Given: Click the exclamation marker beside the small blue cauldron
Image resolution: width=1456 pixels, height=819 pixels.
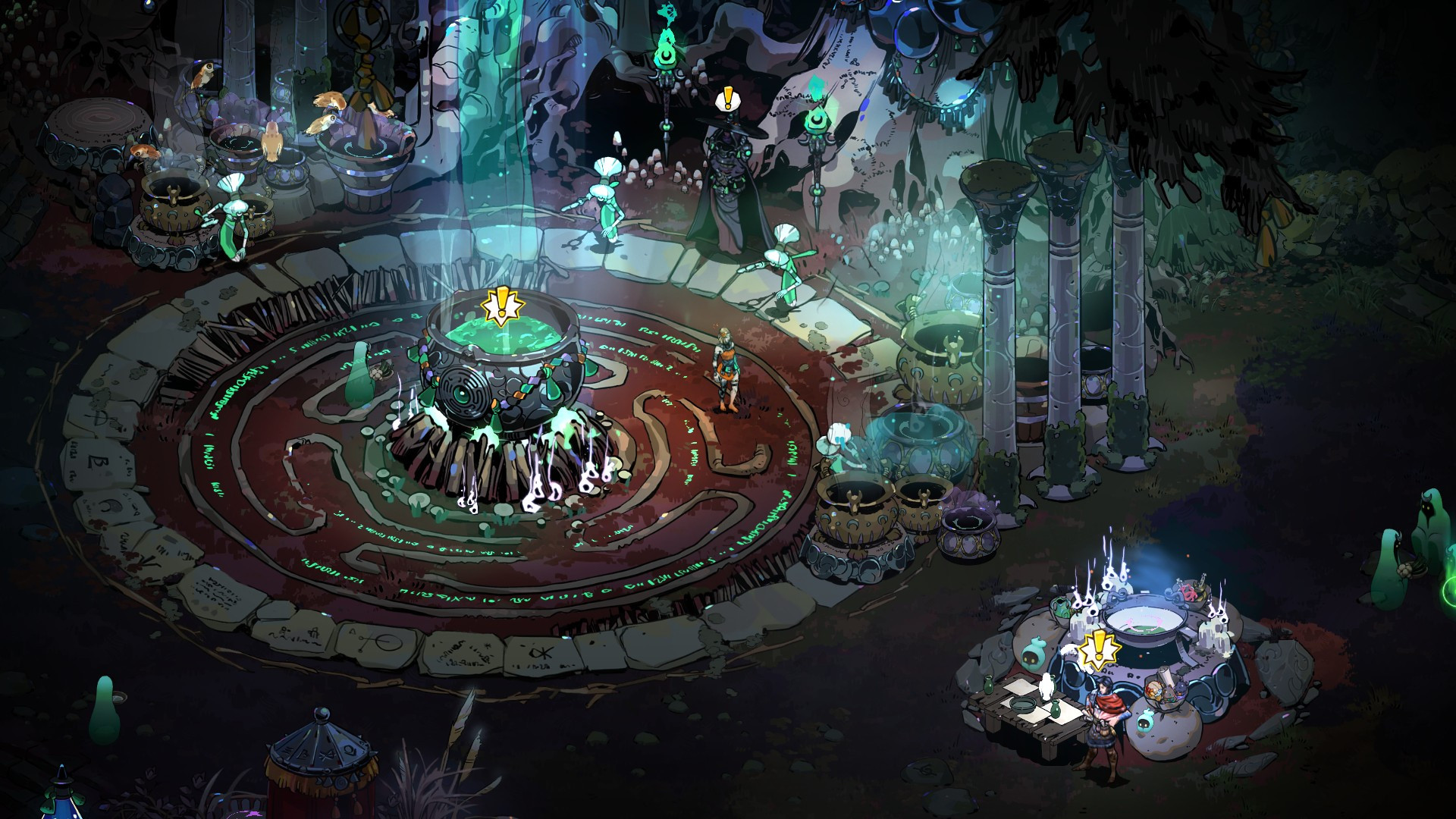Looking at the screenshot, I should point(1096,651).
